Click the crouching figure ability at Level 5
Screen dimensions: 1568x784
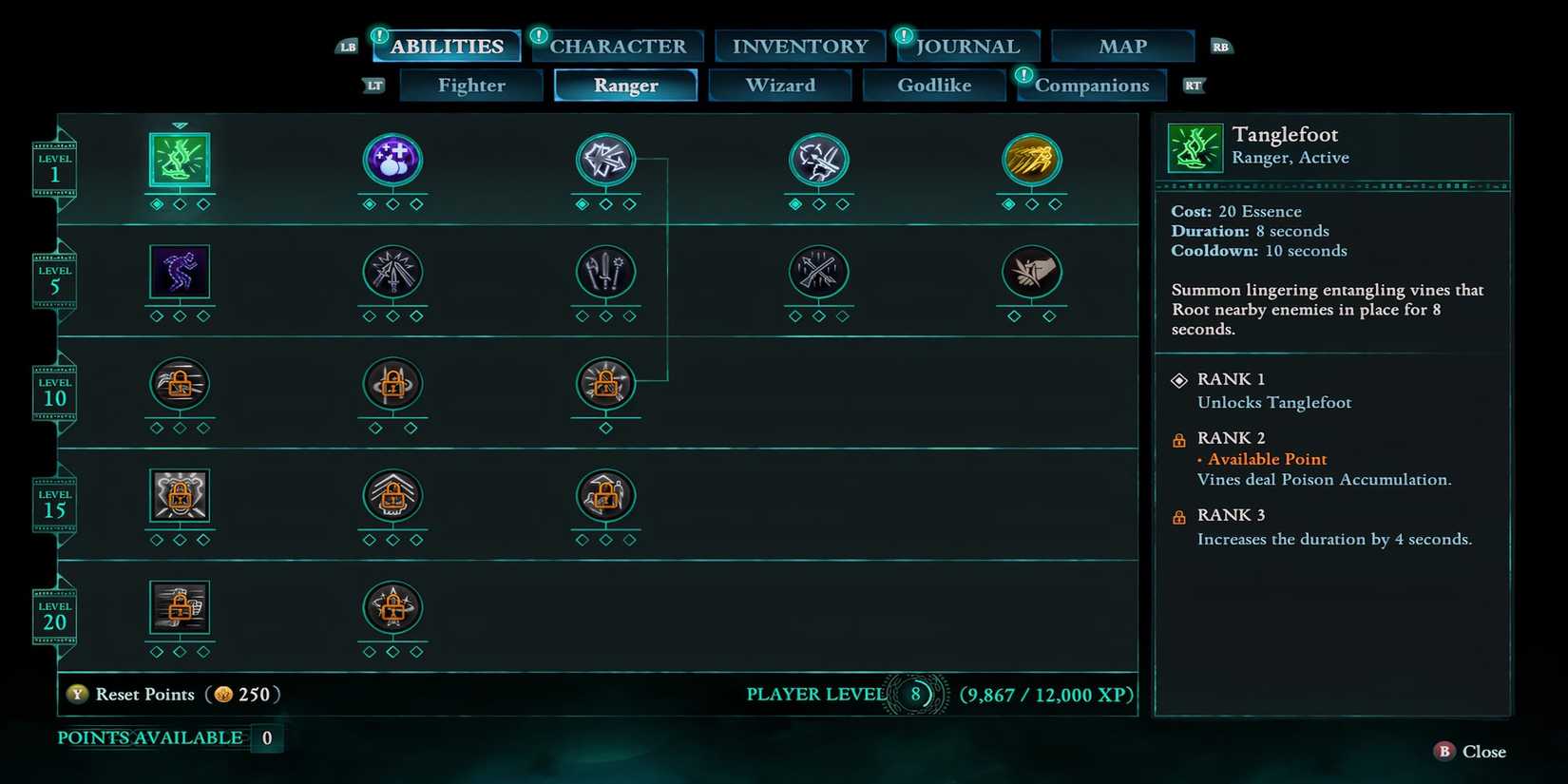180,274
